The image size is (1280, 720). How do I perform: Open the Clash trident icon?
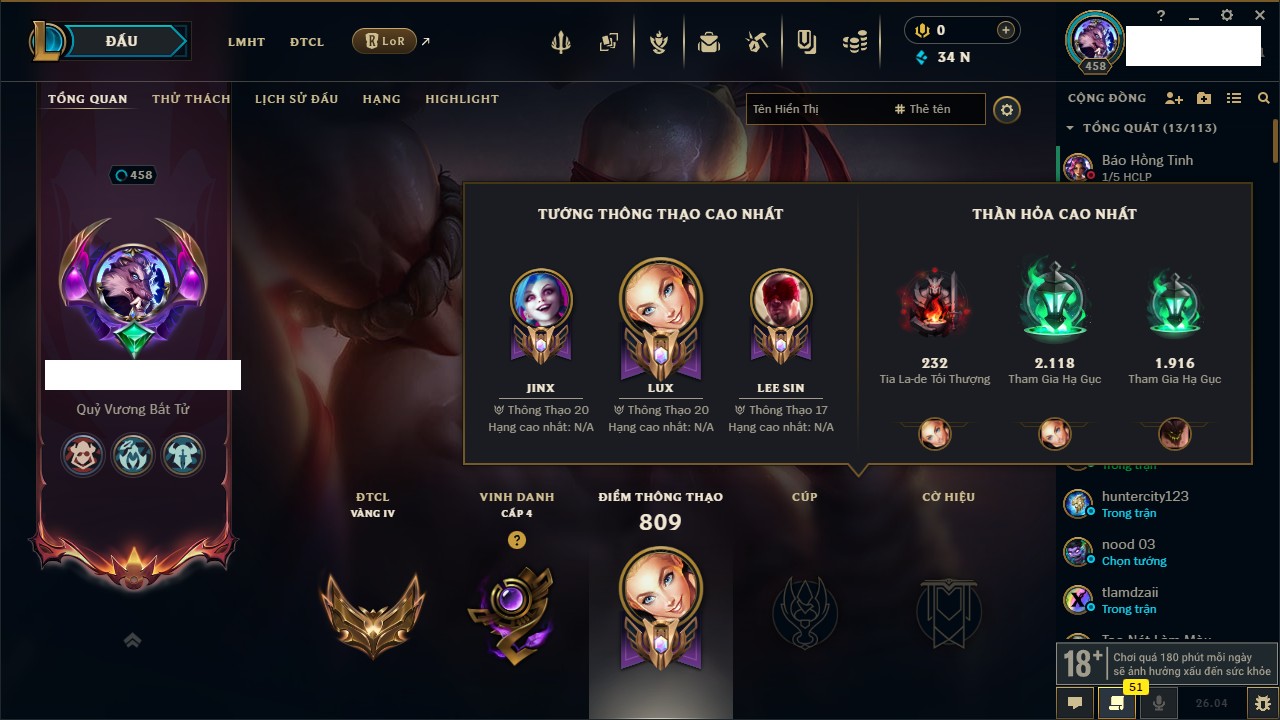point(561,42)
